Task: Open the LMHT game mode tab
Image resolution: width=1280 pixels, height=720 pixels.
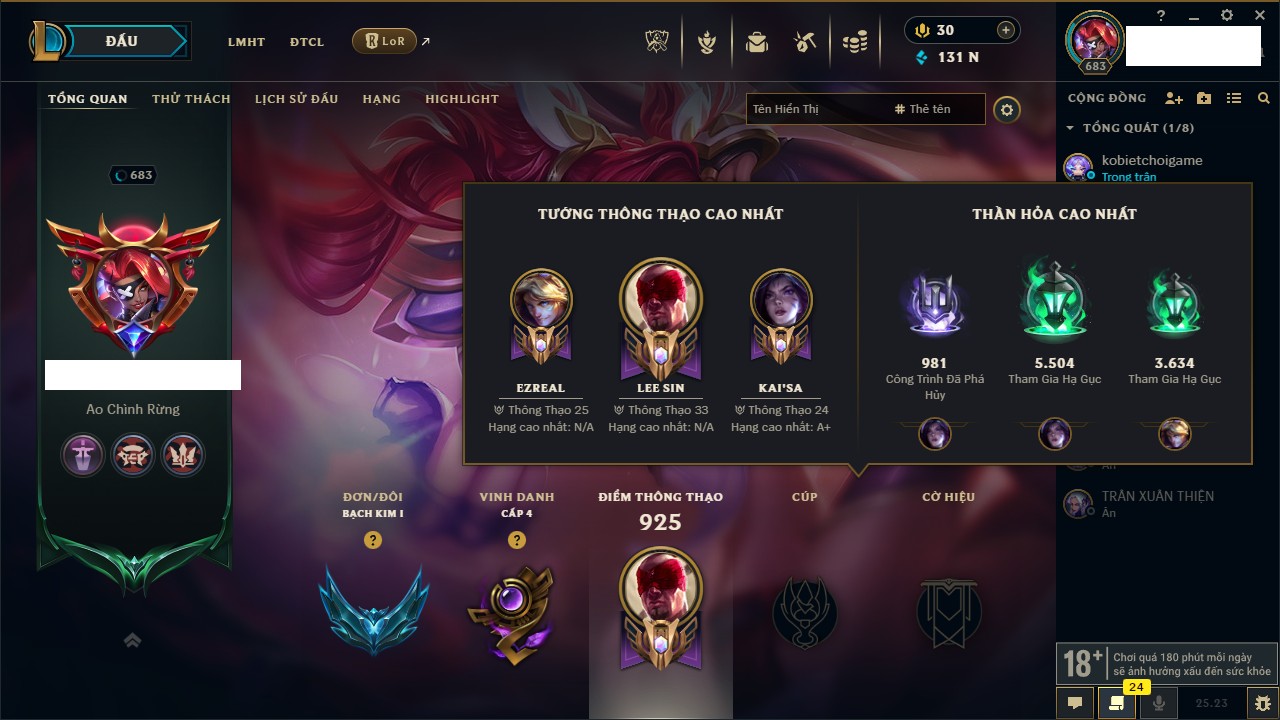Action: [246, 42]
